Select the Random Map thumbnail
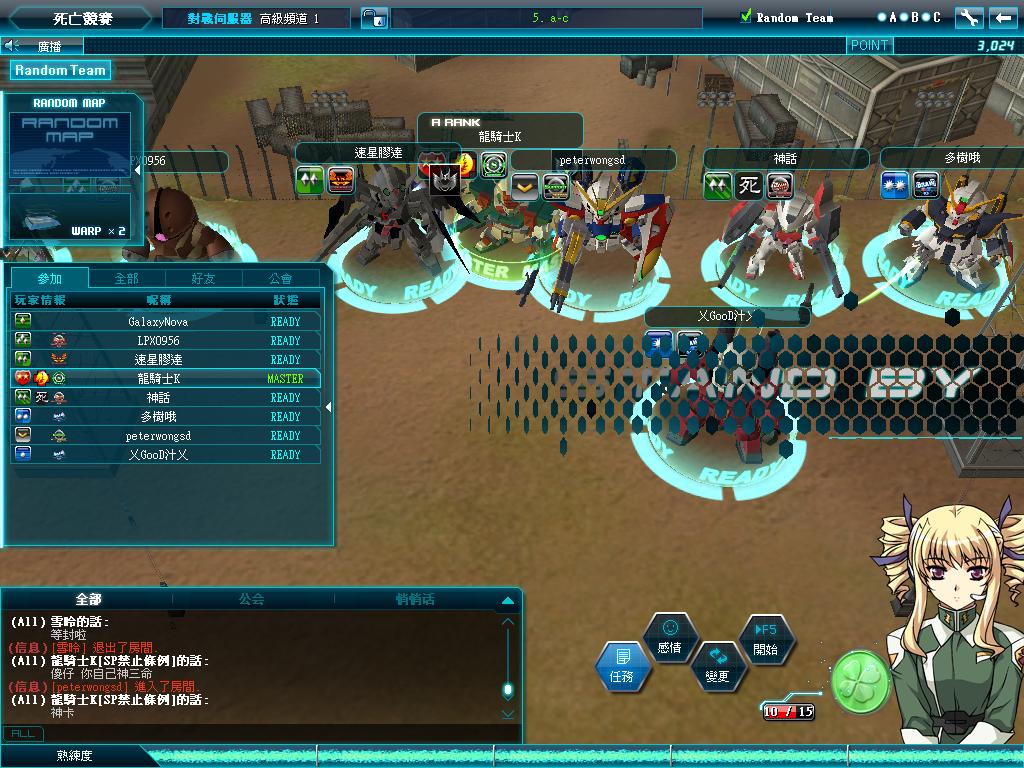1024x768 pixels. [x=70, y=144]
